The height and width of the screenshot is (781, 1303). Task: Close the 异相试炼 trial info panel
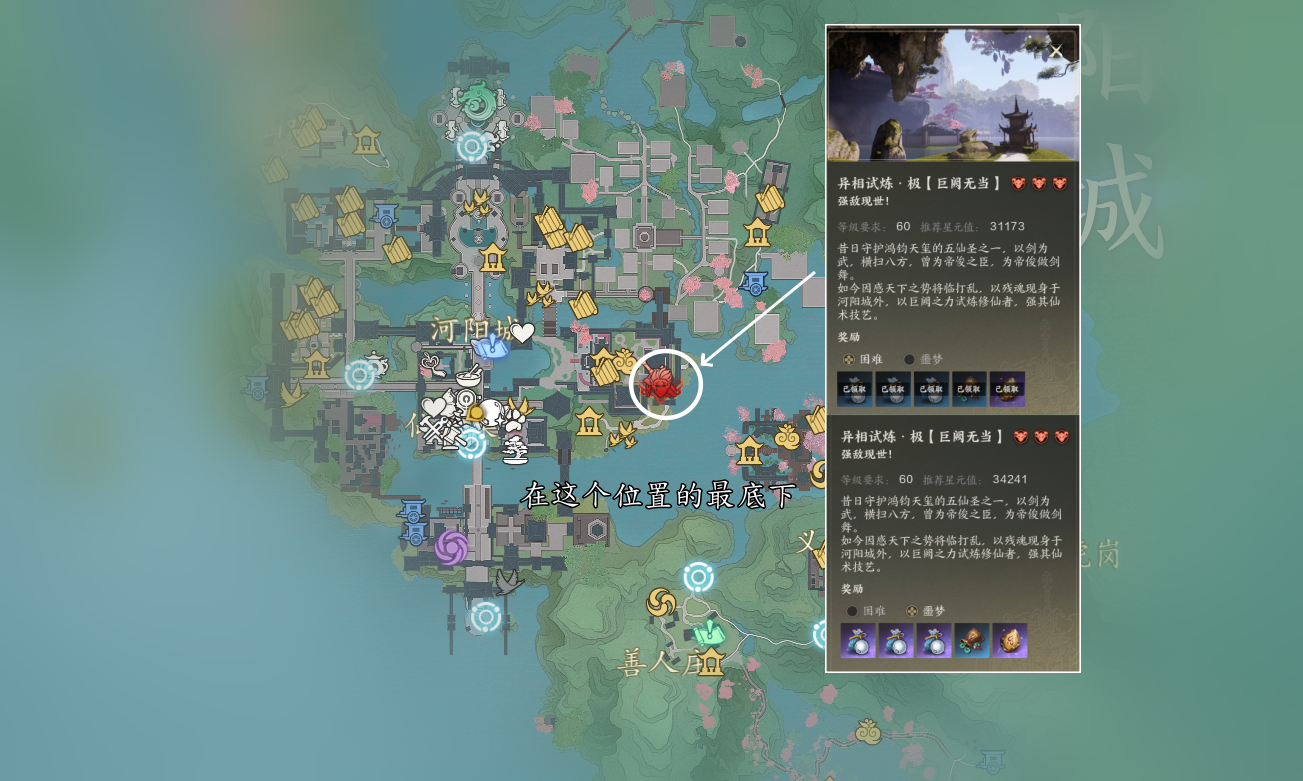(1055, 51)
